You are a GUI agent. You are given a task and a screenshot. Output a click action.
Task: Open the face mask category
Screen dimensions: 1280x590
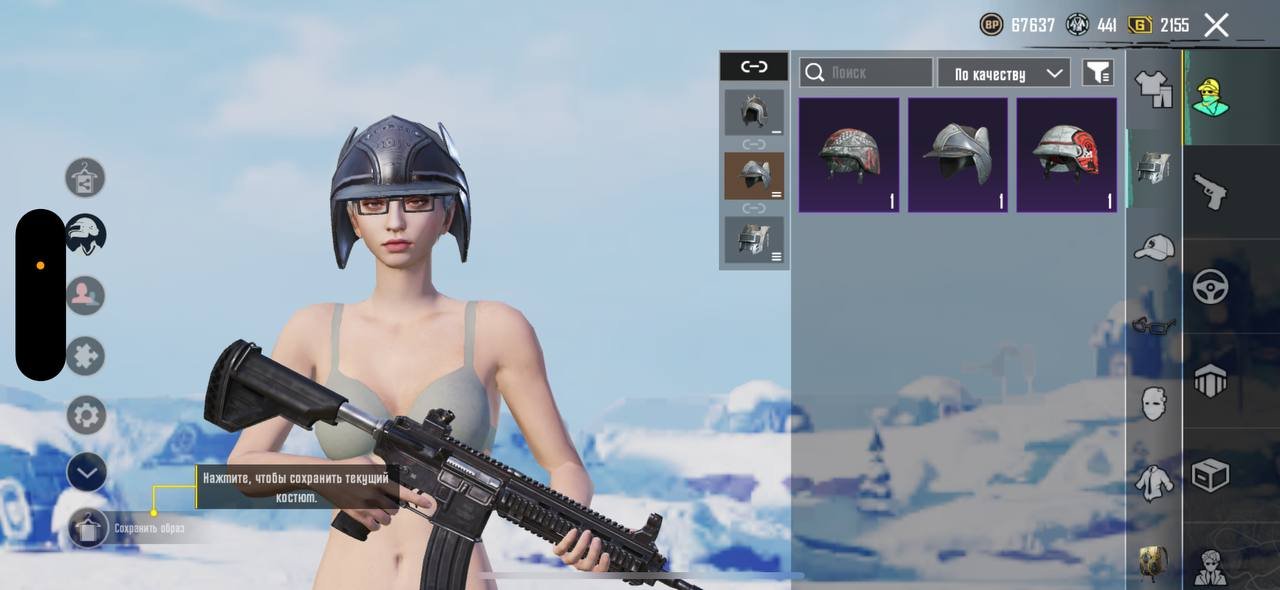(x=1154, y=403)
